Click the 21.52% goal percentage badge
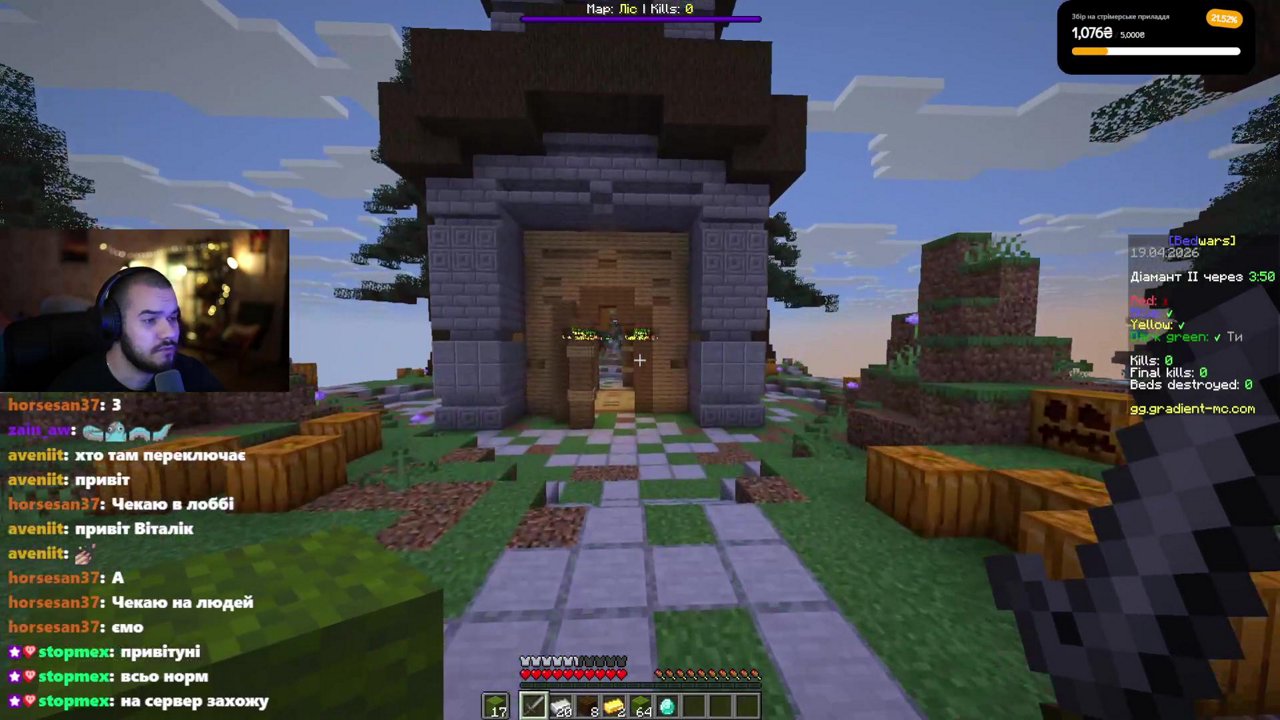 pos(1224,18)
